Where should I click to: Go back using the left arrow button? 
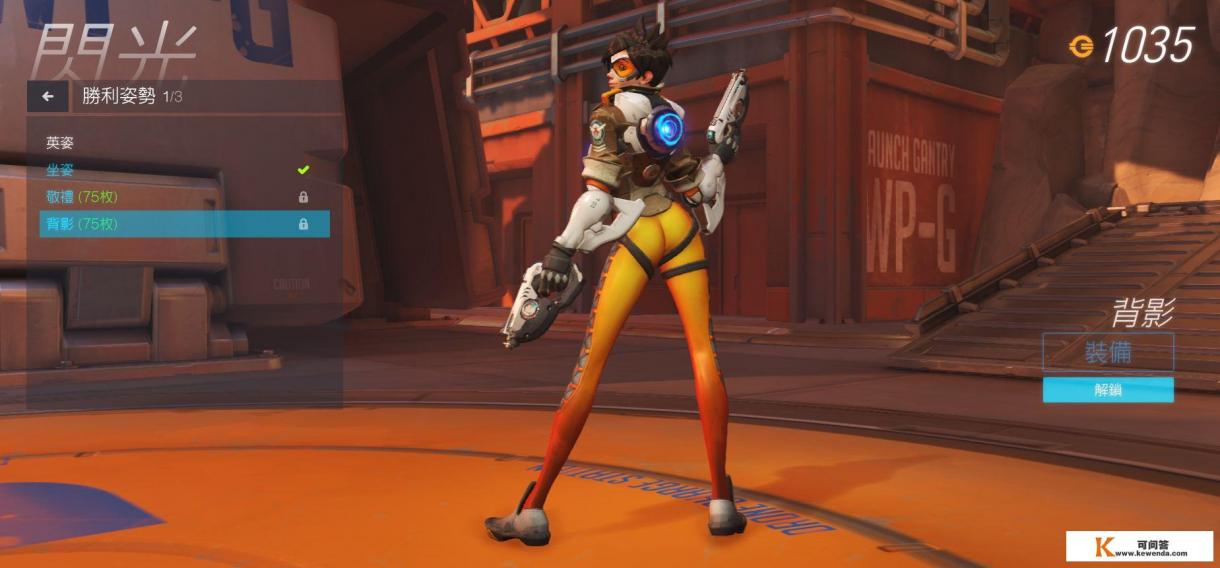click(47, 97)
